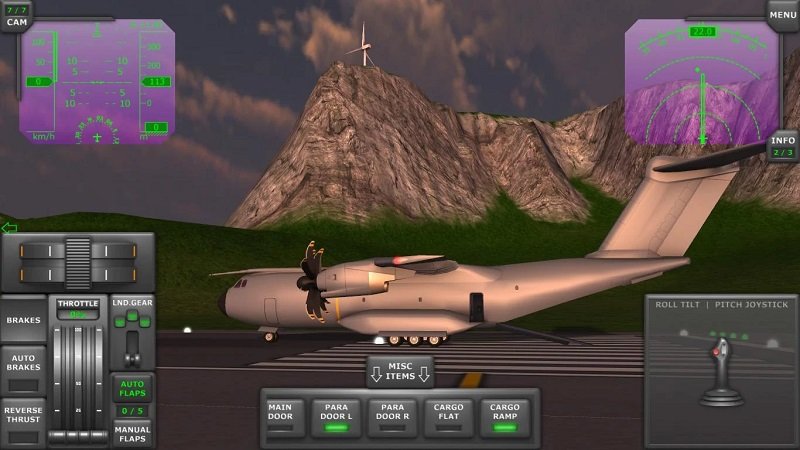Screen dimensions: 800x450
Task: Click the trim wheel control panel
Action: click(x=78, y=262)
